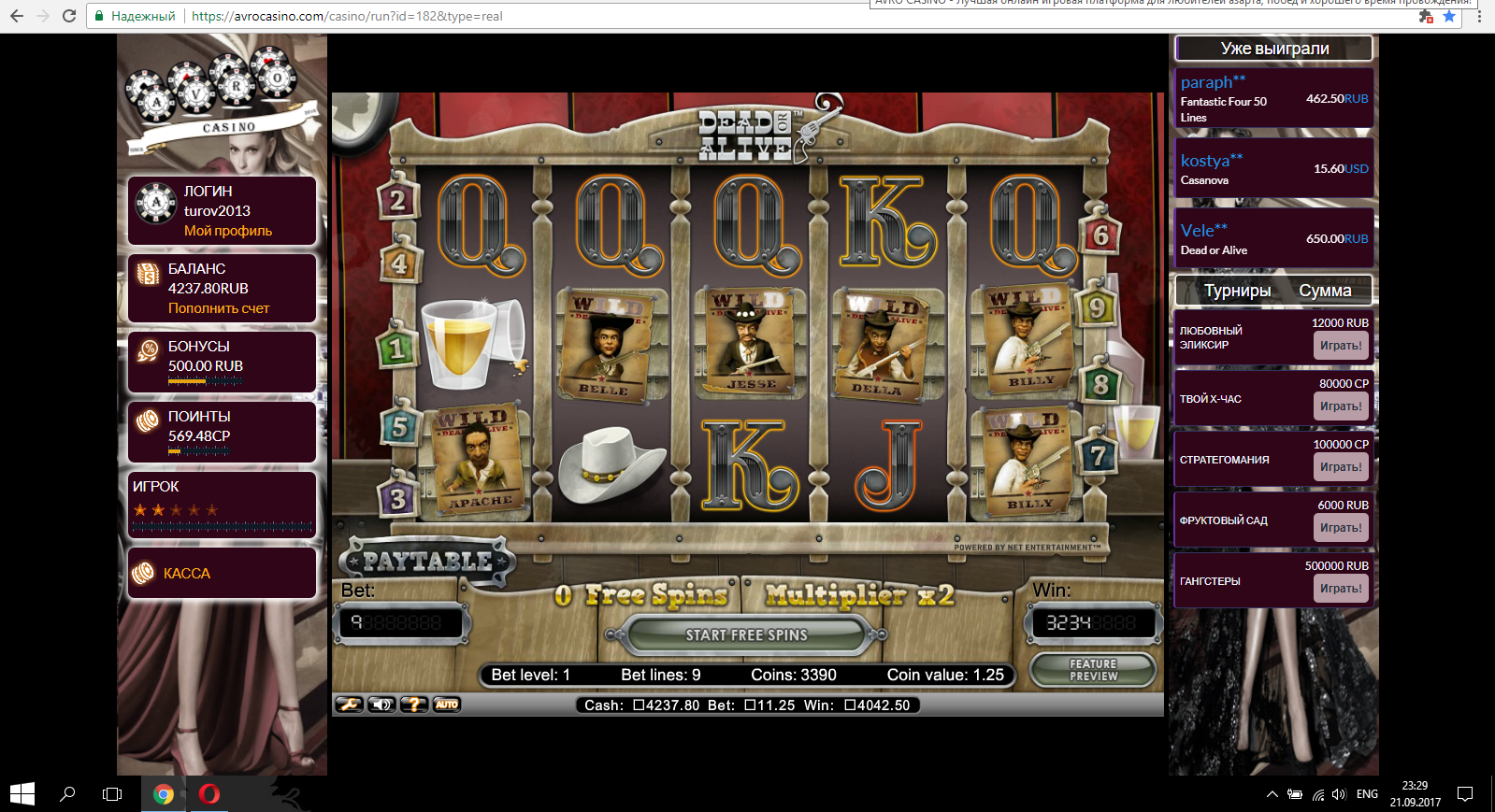Open the Касса cashier panel
1495x812 pixels.
click(x=187, y=574)
